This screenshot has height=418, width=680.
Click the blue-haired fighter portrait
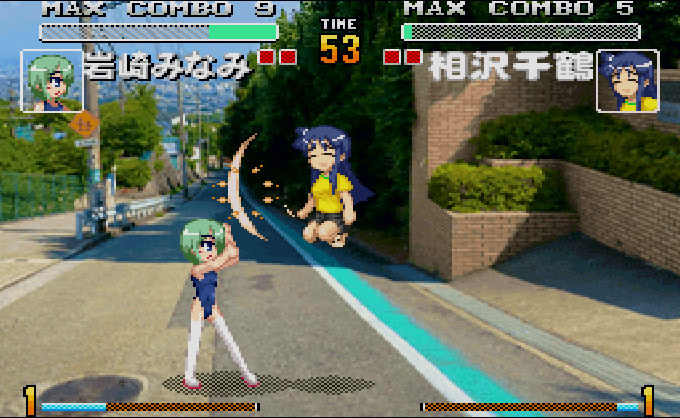[x=627, y=81]
